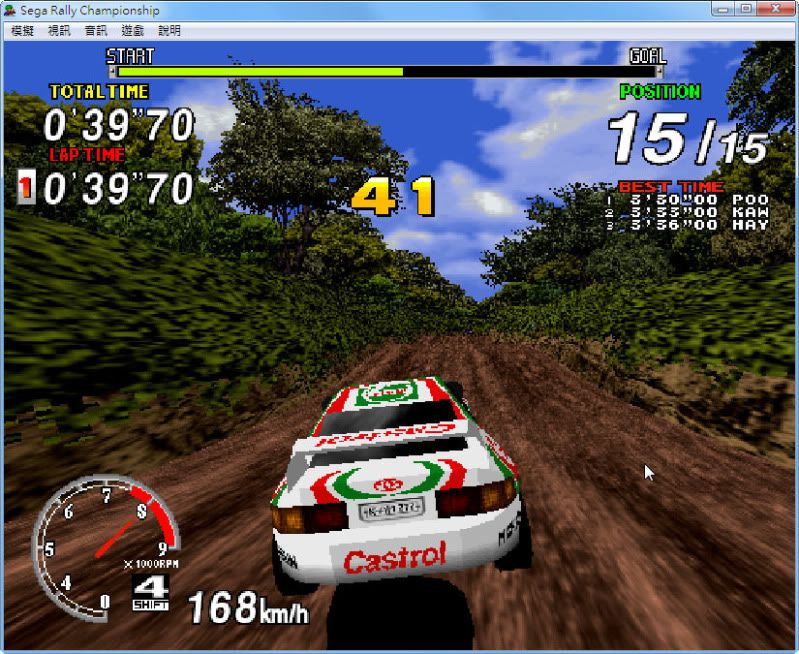Open the 模擬 menu
The image size is (799, 654).
click(x=22, y=31)
